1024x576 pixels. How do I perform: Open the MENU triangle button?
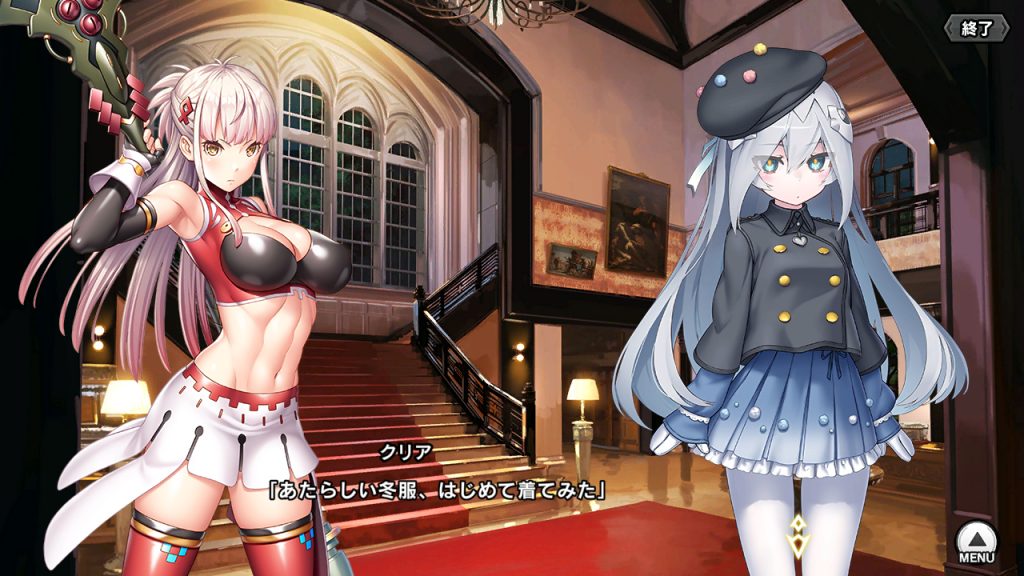tap(975, 542)
